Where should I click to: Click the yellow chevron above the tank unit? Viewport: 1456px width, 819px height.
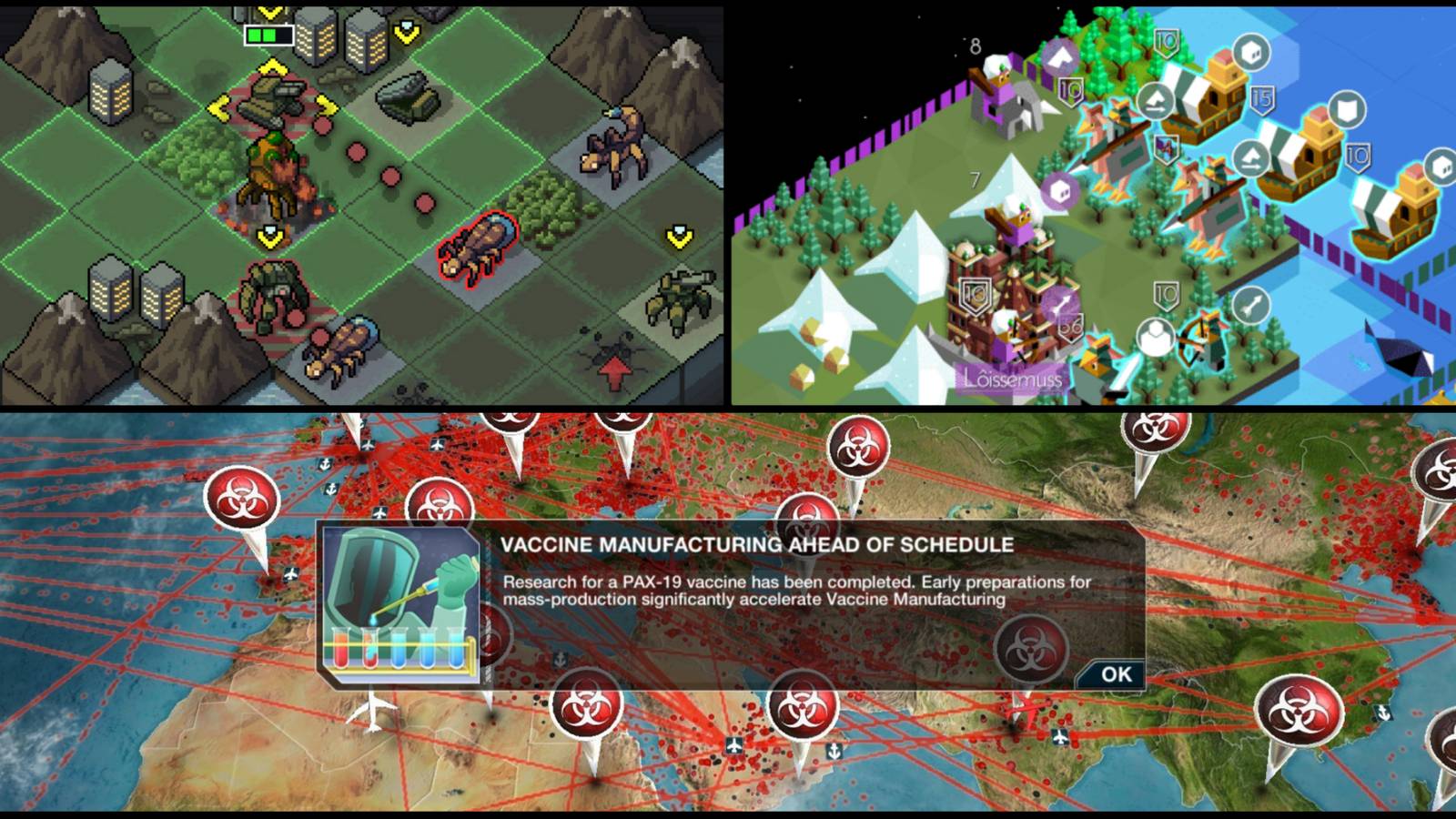[x=271, y=66]
